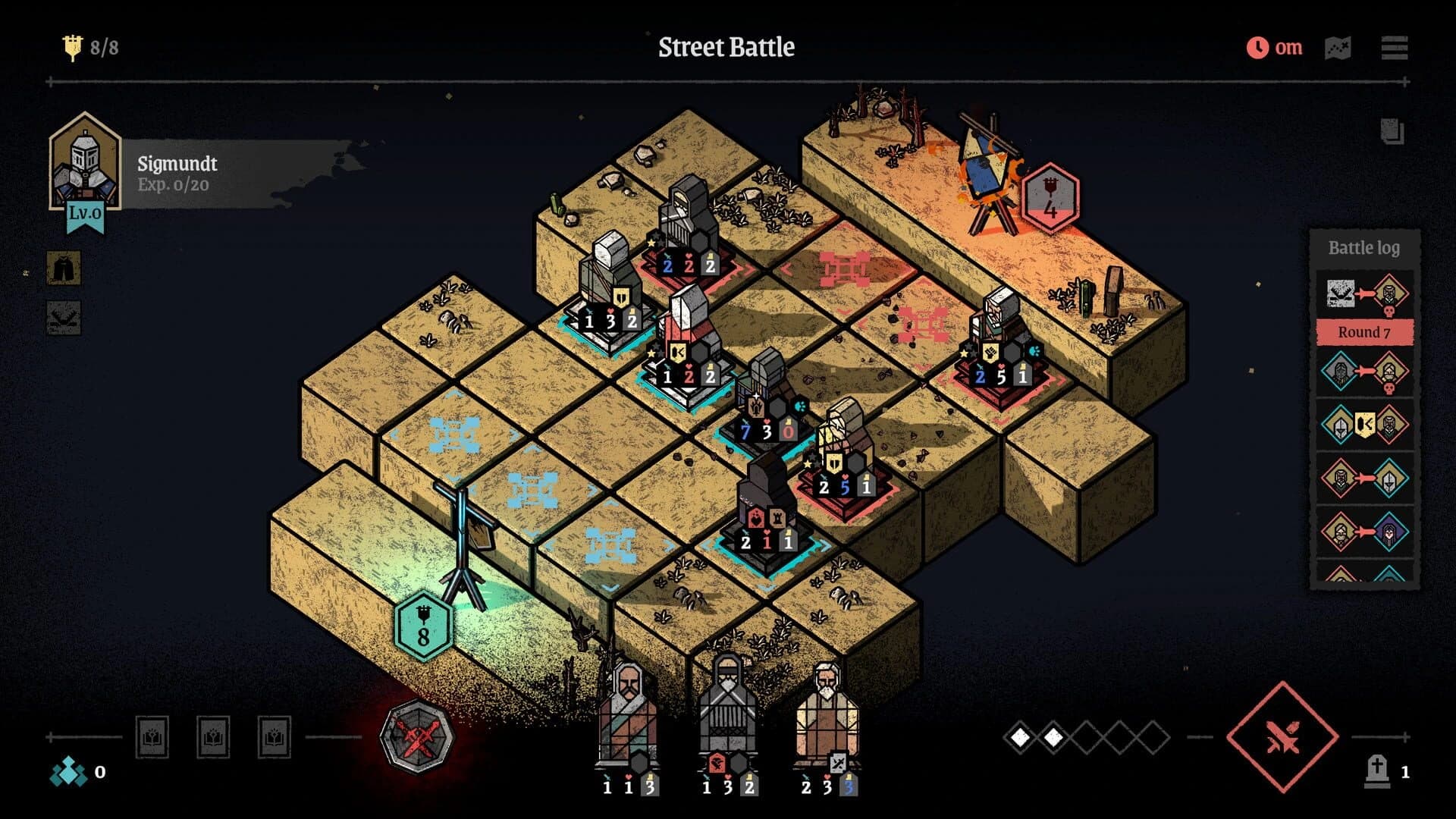Click the teal gem resource counter at bottom left
This screenshot has height=819, width=1456.
[x=68, y=773]
